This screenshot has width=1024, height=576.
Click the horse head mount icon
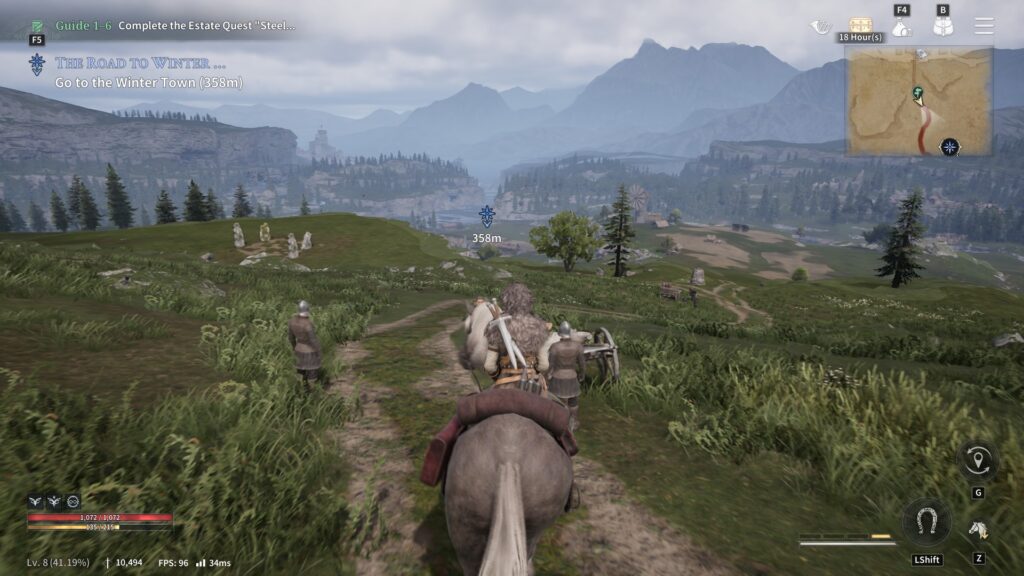(978, 530)
